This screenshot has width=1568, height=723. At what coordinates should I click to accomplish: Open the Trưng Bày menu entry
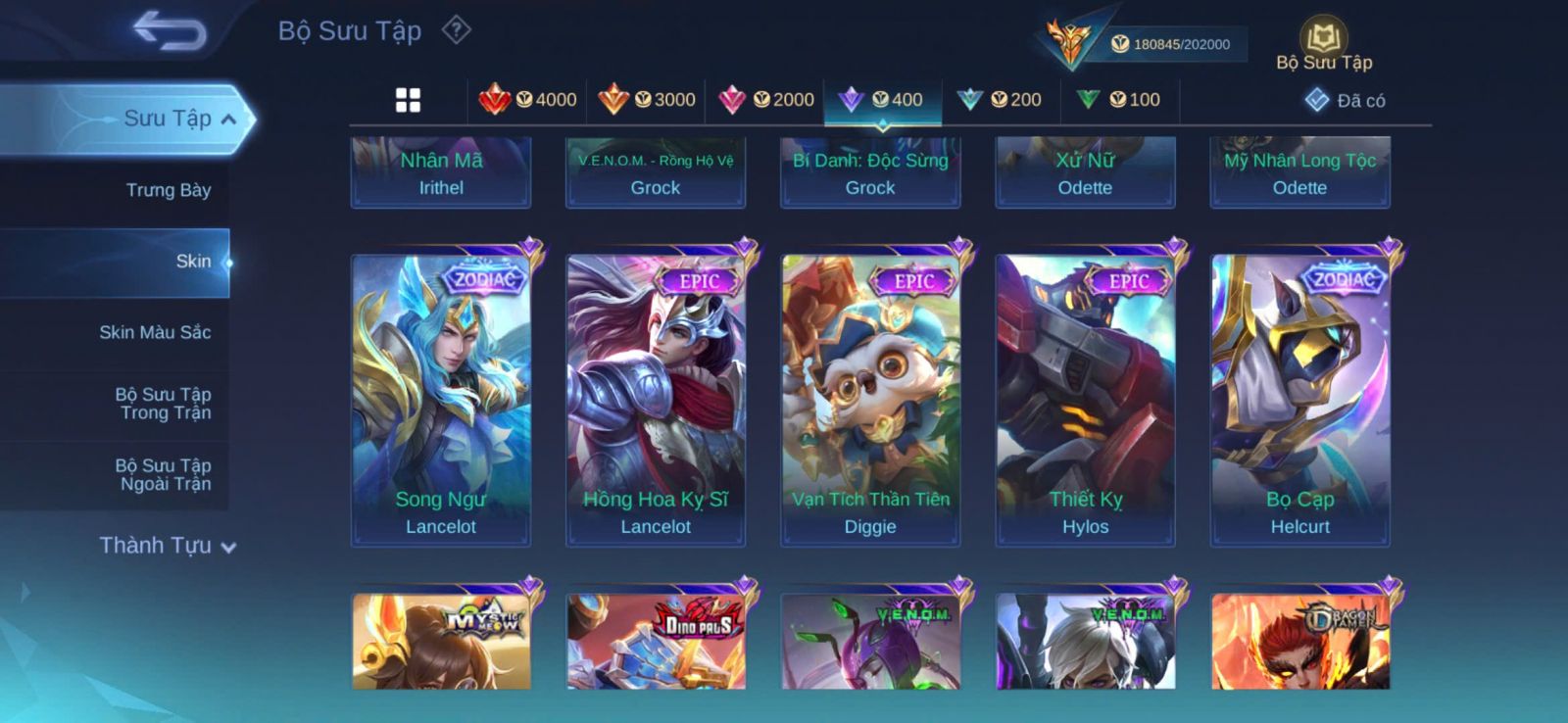[x=168, y=190]
